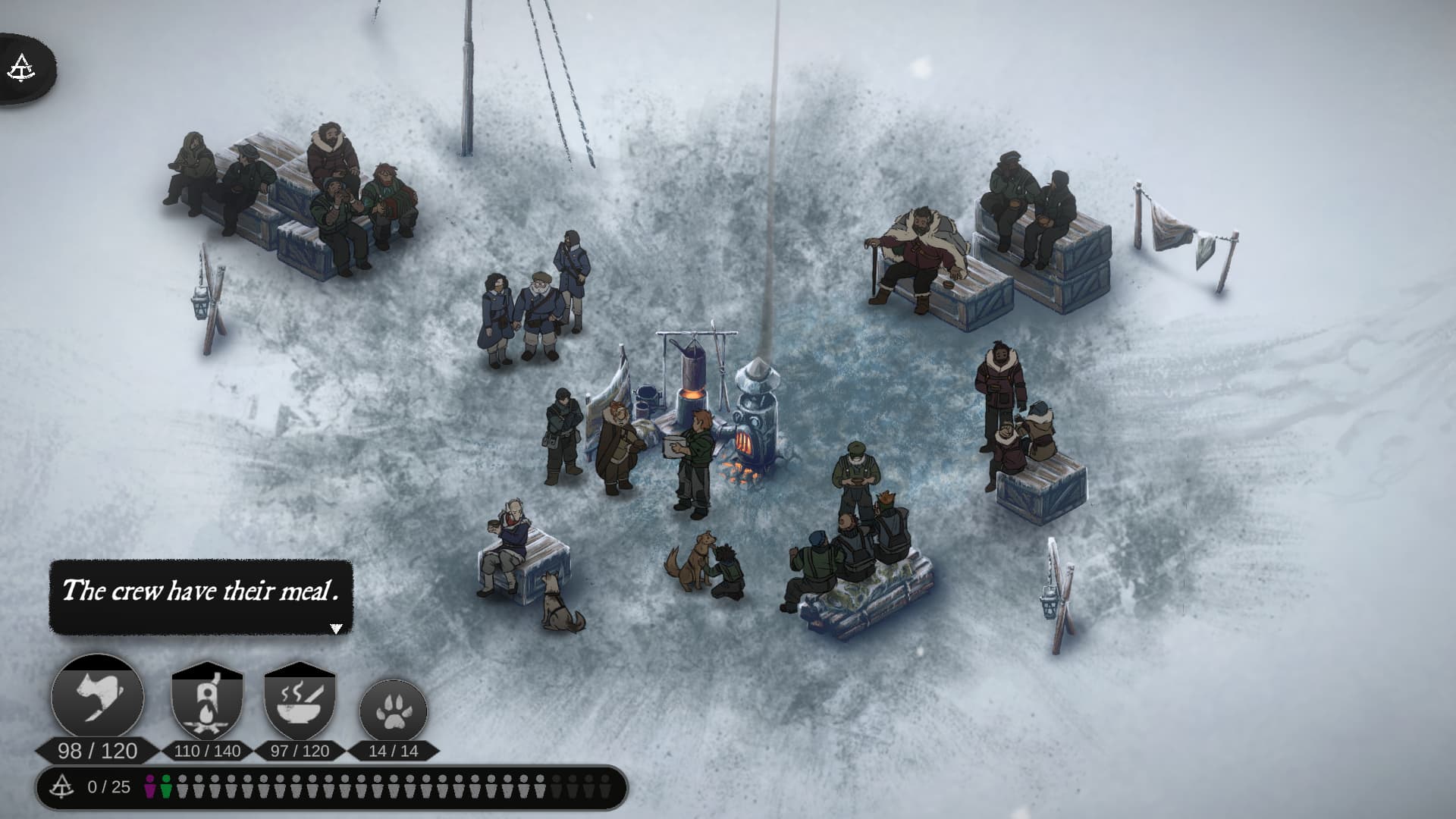The image size is (1456, 819).
Task: Advance the "The crew have their meal" dialogue
Action: [336, 628]
